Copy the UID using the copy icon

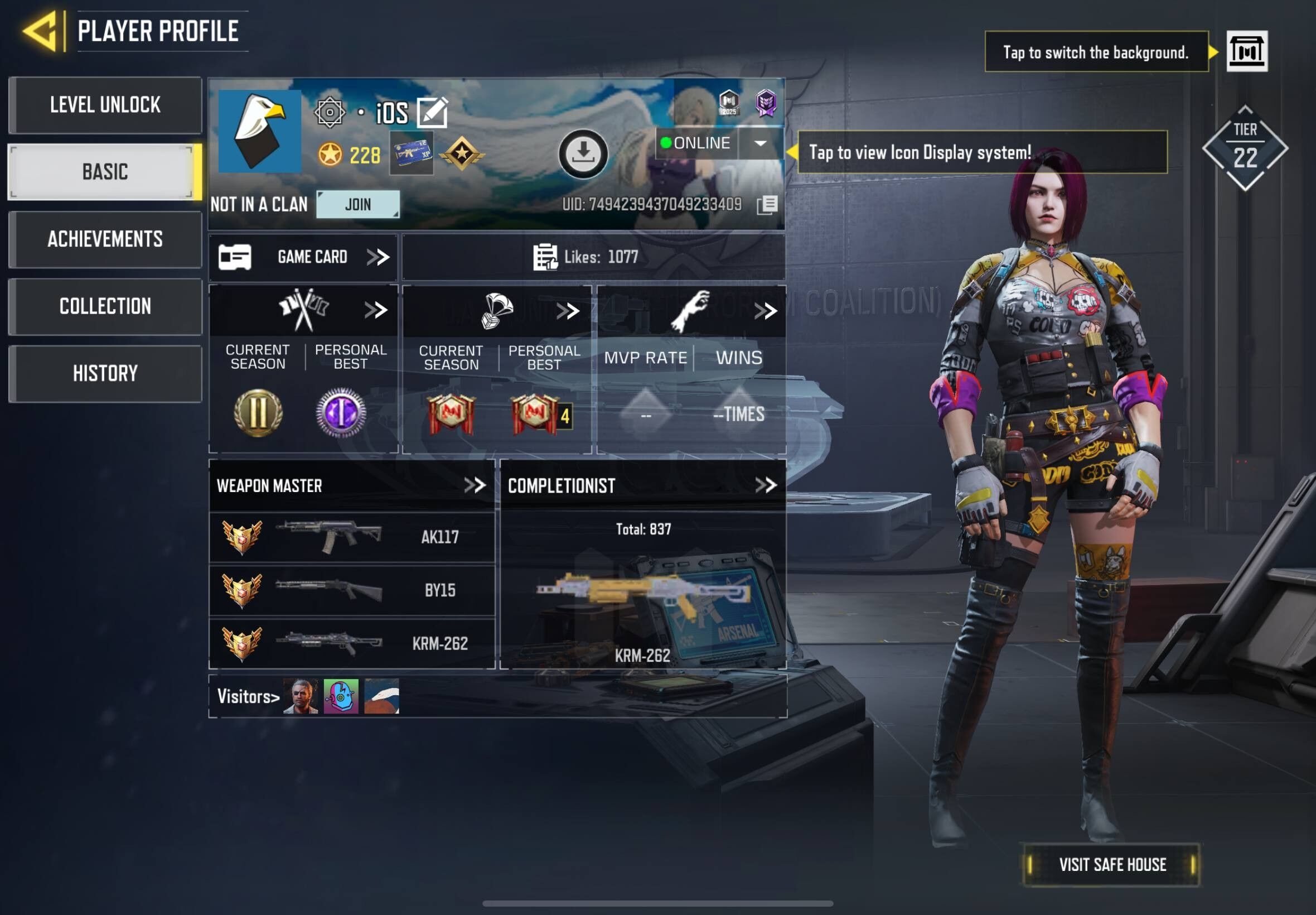(x=767, y=205)
